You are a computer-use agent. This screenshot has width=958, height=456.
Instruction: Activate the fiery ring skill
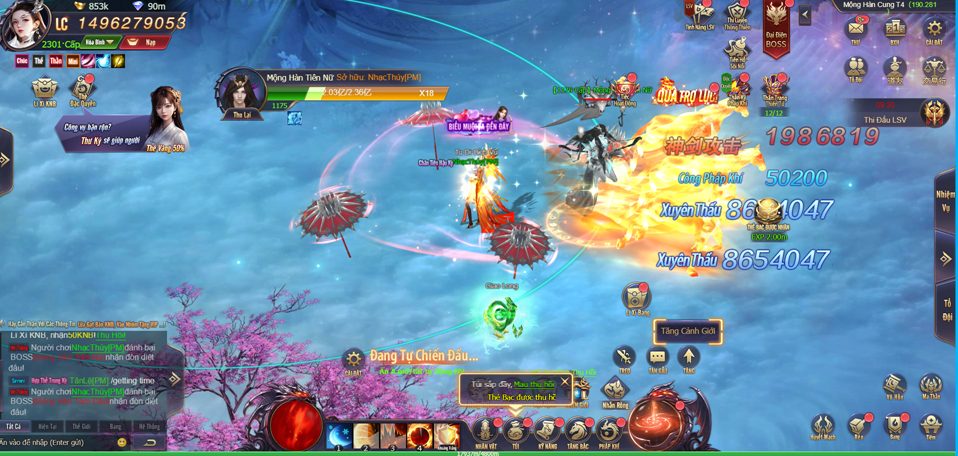(x=419, y=435)
